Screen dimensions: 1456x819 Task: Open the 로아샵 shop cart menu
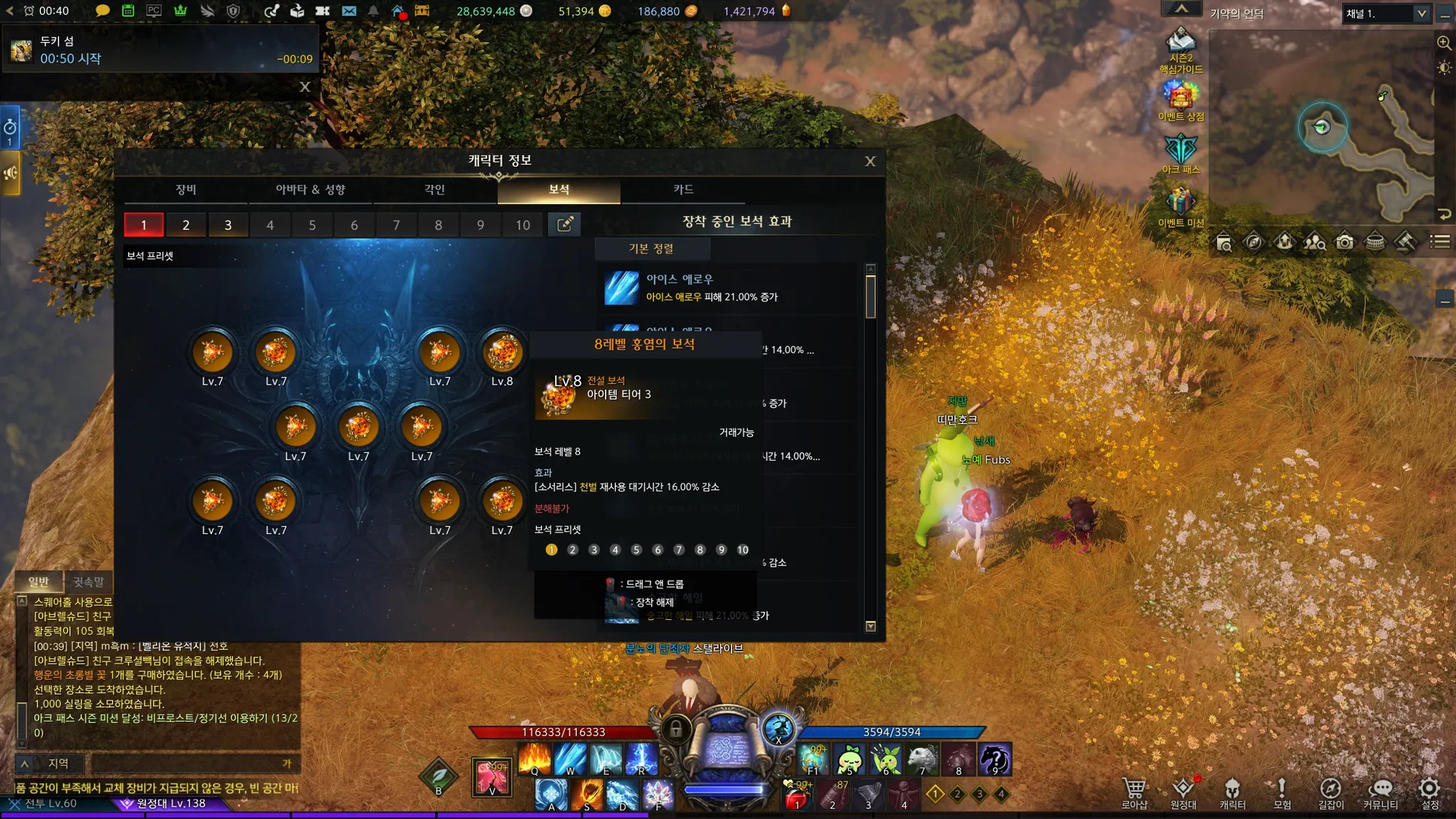pos(1134,793)
